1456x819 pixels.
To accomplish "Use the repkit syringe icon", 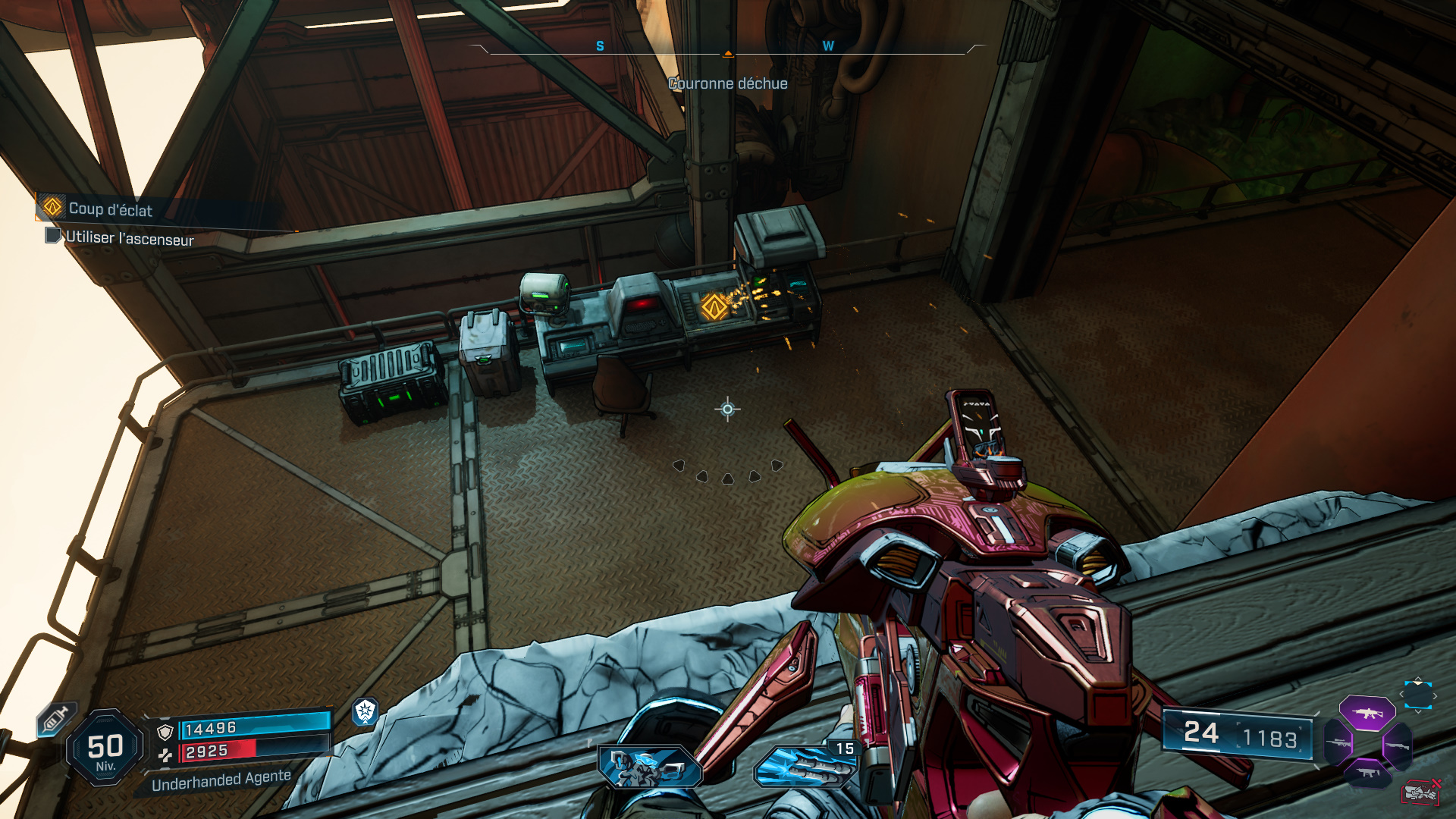I will click(56, 719).
